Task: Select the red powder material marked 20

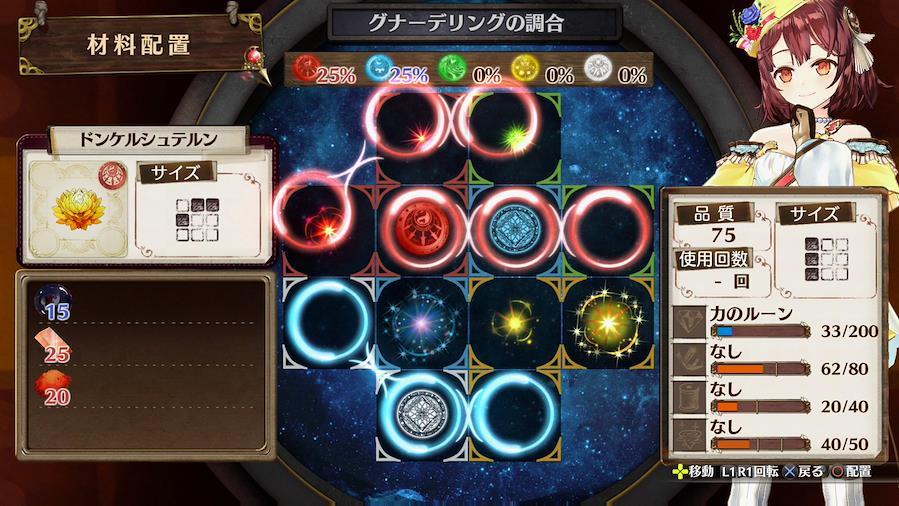Action: coord(52,390)
